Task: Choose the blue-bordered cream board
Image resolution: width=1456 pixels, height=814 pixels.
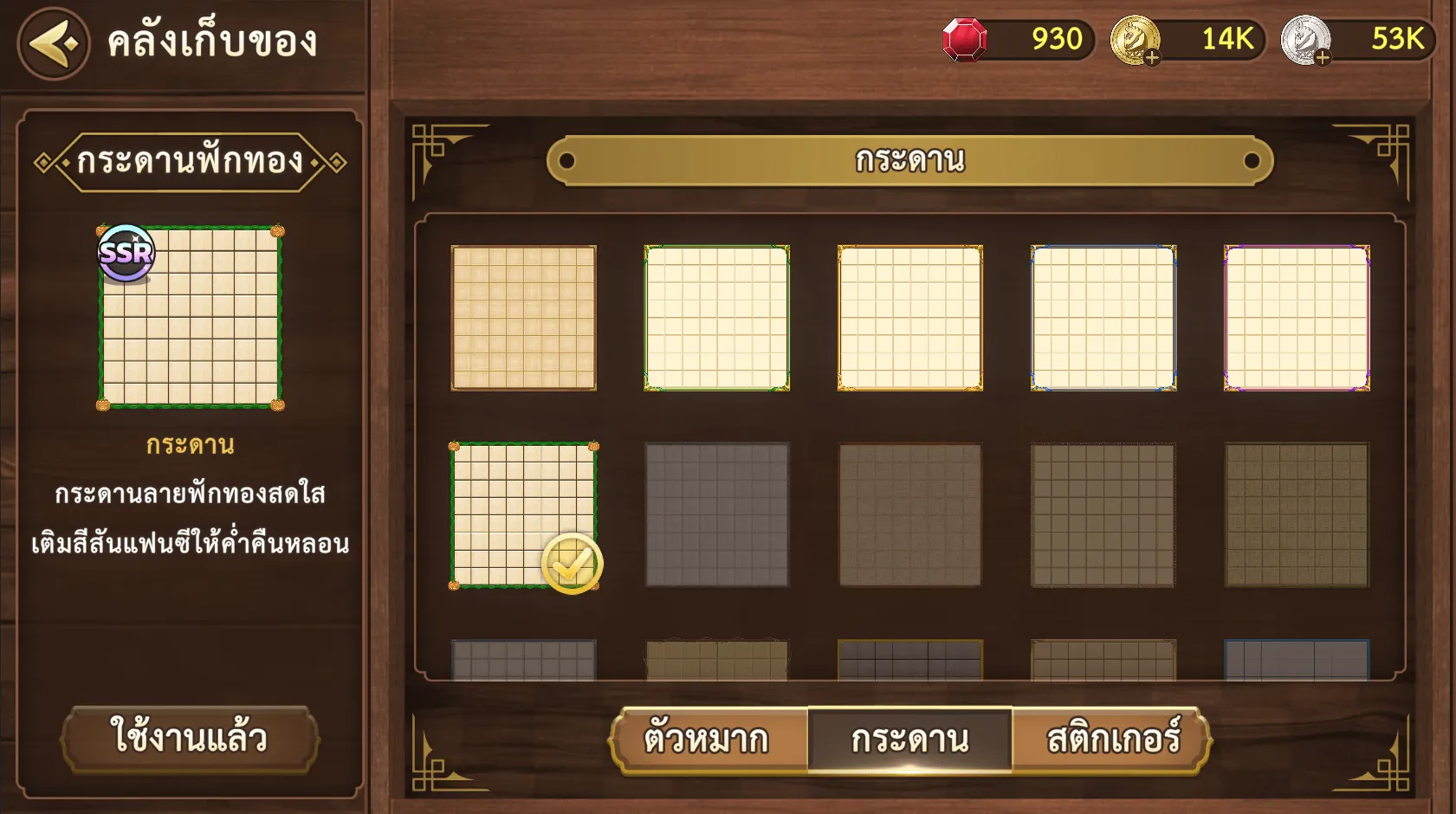Action: click(x=1103, y=318)
